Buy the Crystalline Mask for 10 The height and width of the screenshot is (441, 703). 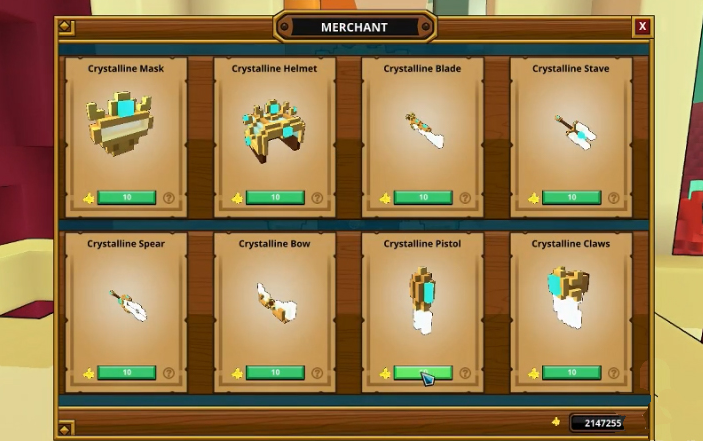(127, 198)
